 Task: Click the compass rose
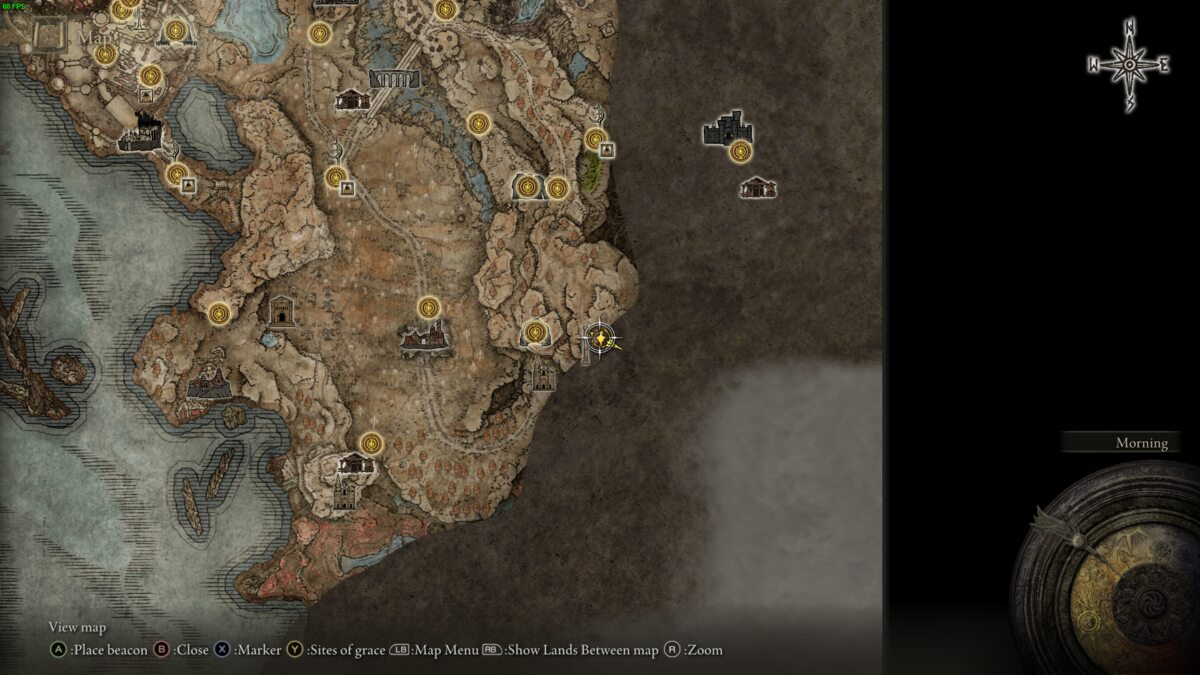pos(1128,65)
